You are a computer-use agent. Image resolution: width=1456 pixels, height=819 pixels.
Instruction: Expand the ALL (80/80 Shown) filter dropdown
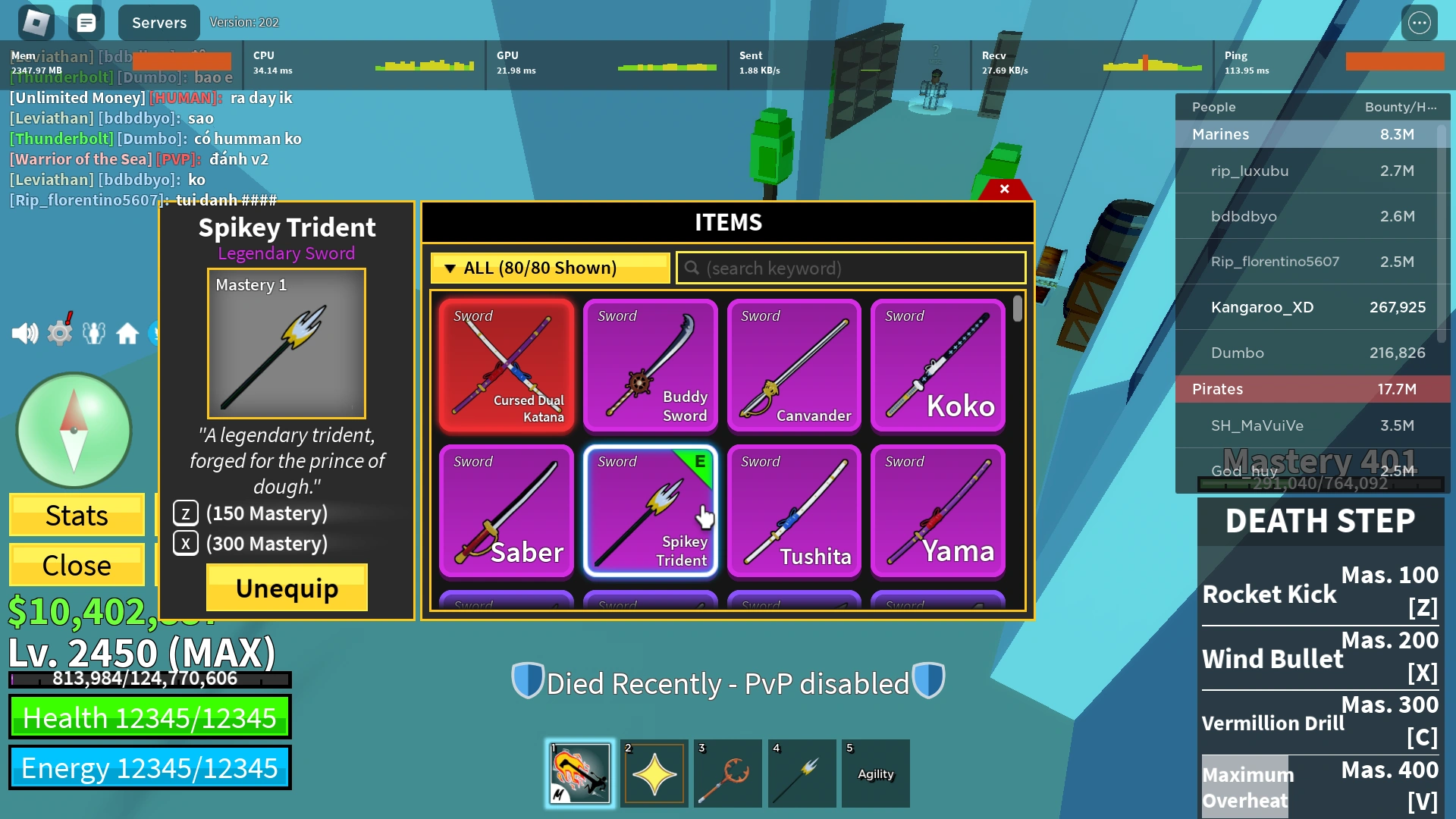(x=548, y=268)
